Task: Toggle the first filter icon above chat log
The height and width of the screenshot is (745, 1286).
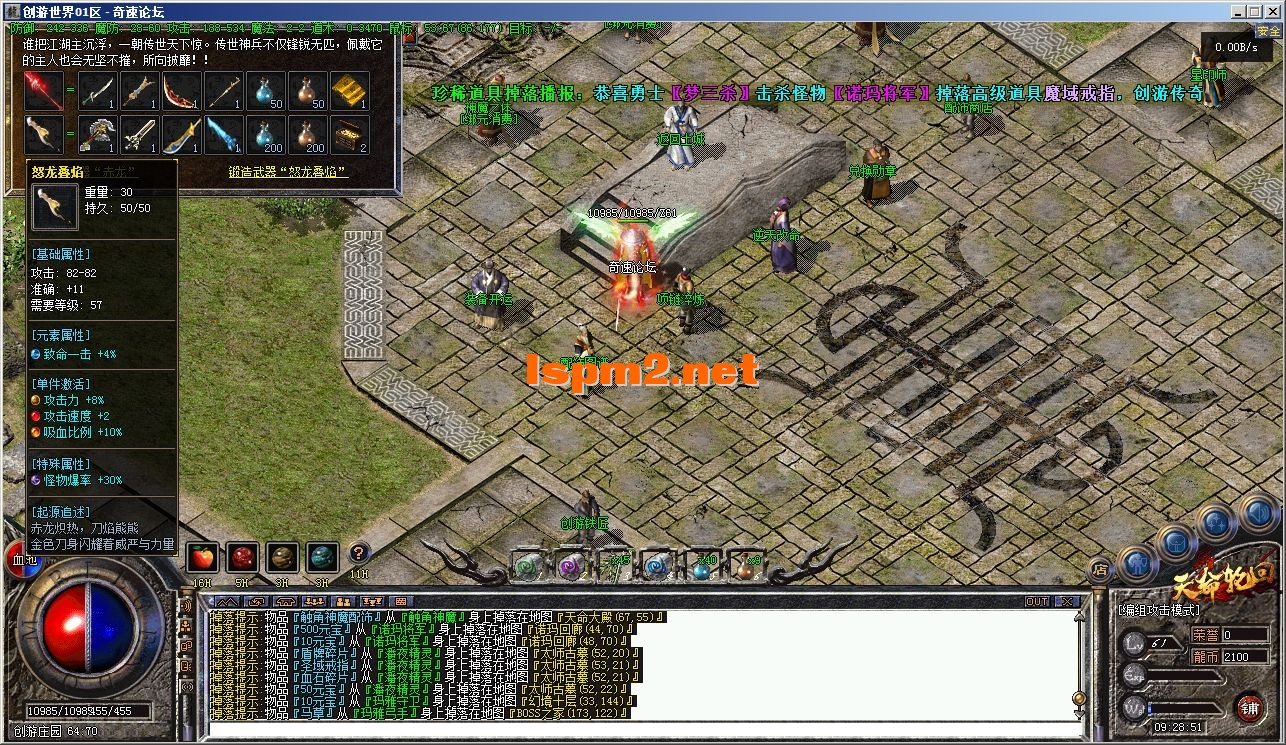Action: 229,601
